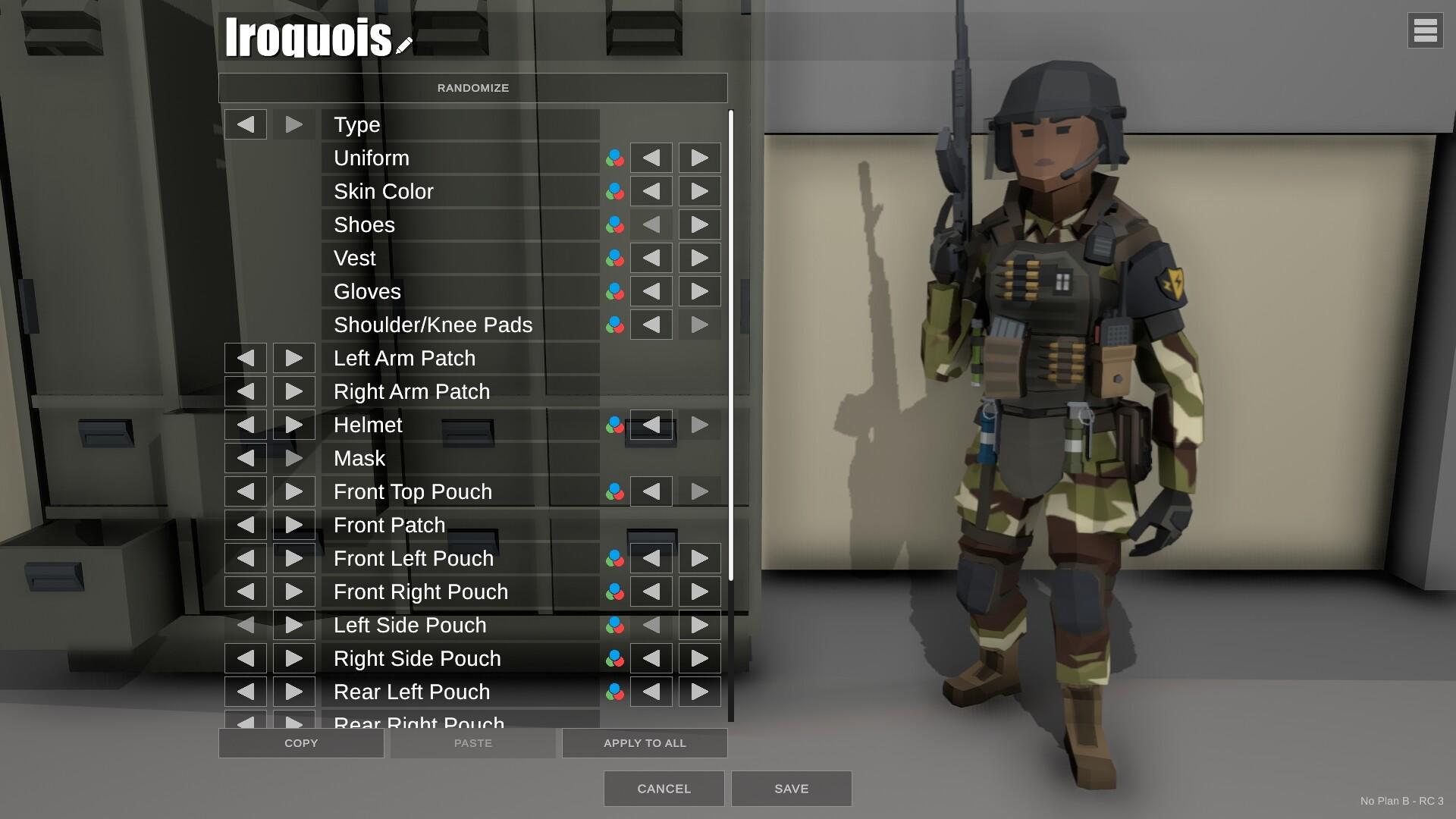Edit the Iroquois name with the pencil icon
Viewport: 1456px width, 819px height.
point(403,43)
